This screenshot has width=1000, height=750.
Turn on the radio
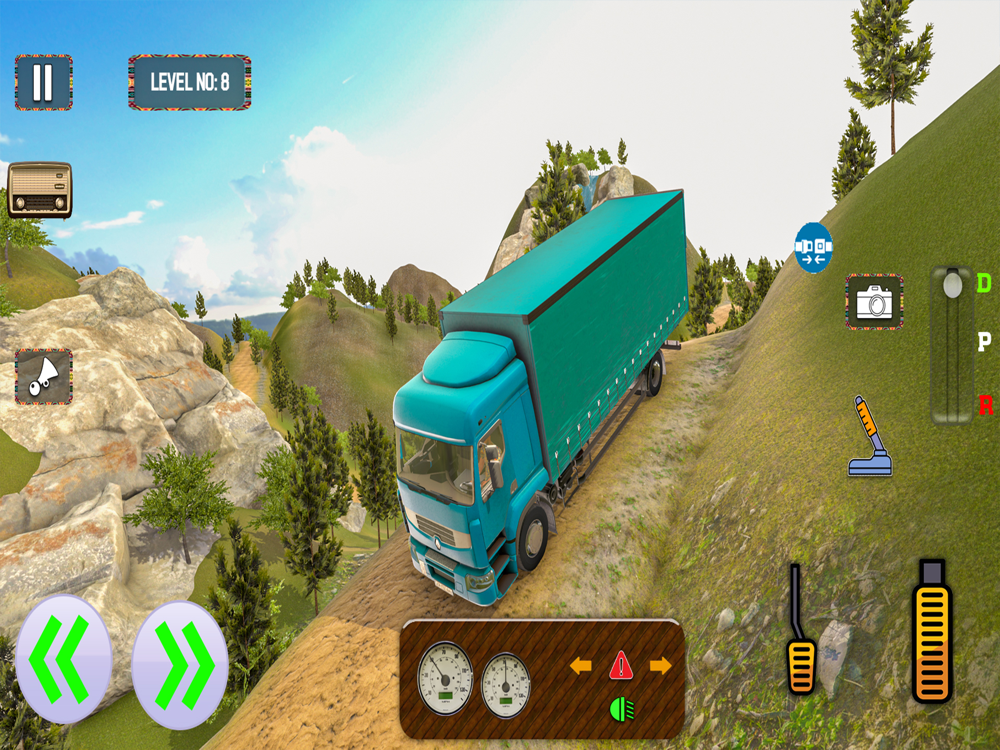pos(40,189)
